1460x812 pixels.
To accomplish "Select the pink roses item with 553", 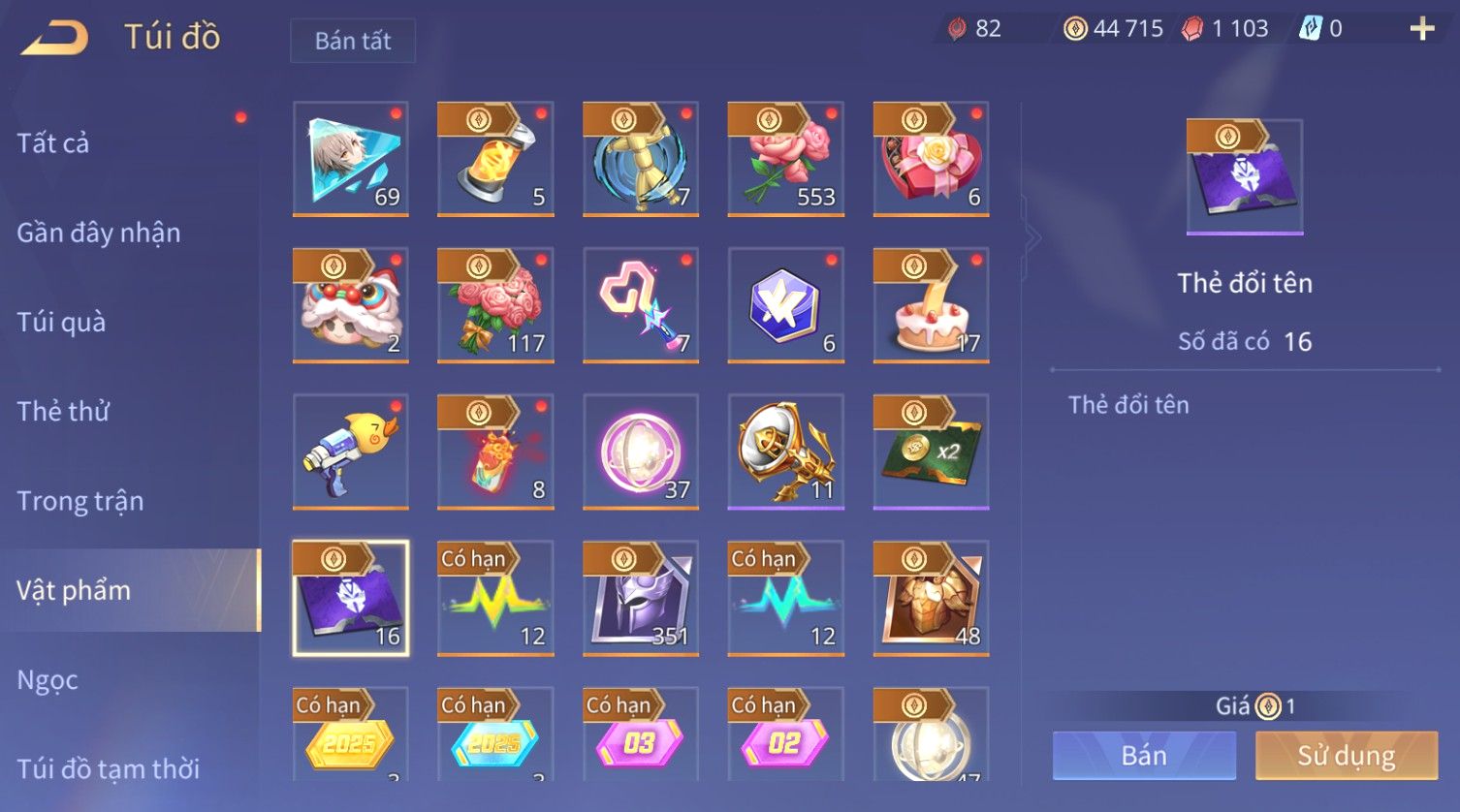I will (x=785, y=159).
